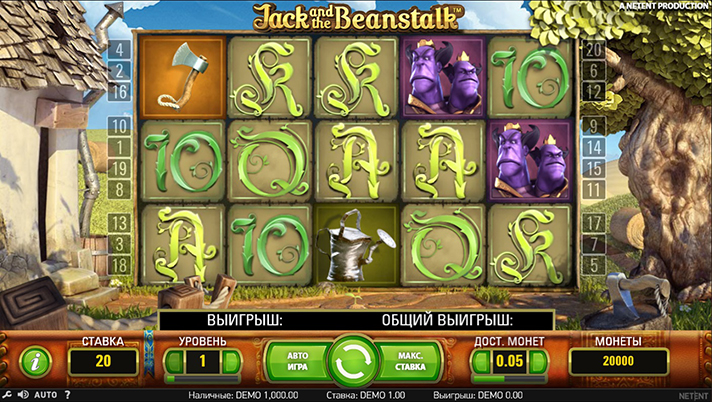Start autoplay with the АВТО ИГРА button

[x=296, y=360]
